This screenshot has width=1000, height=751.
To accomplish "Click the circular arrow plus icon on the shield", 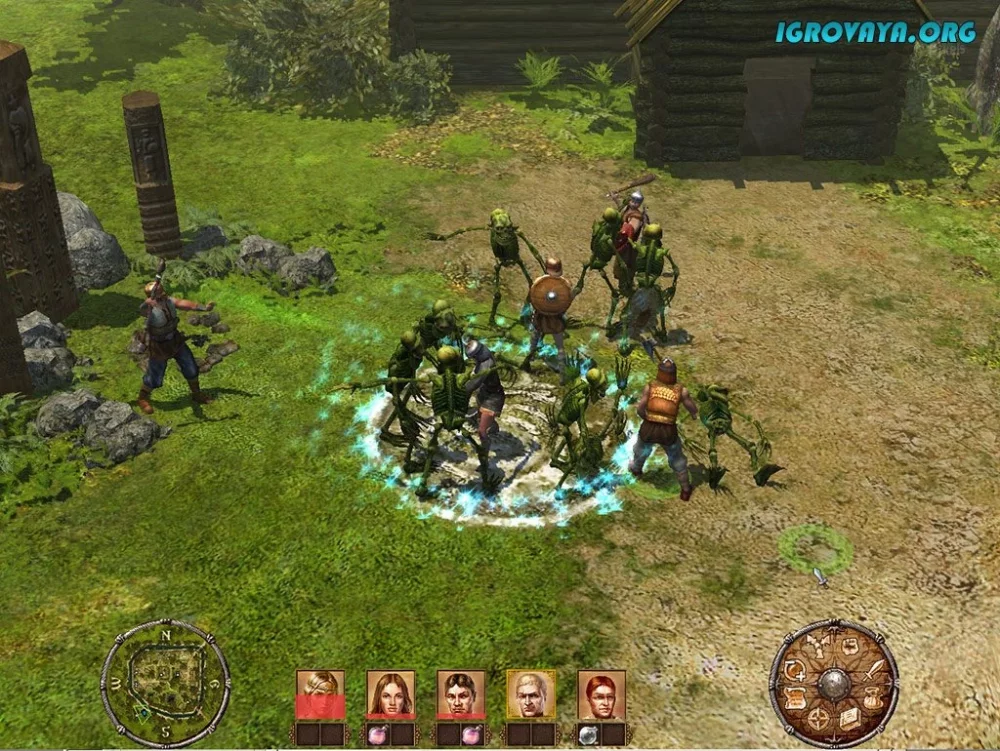I will pos(795,670).
